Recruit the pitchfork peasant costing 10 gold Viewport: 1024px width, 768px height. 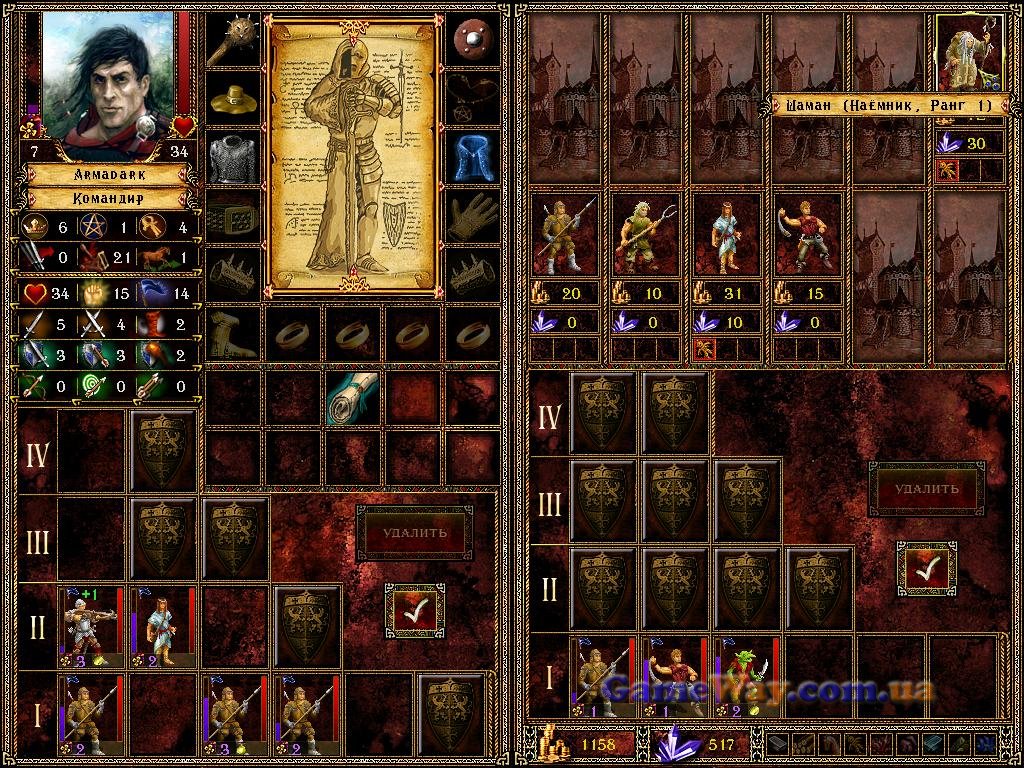pyautogui.click(x=646, y=236)
